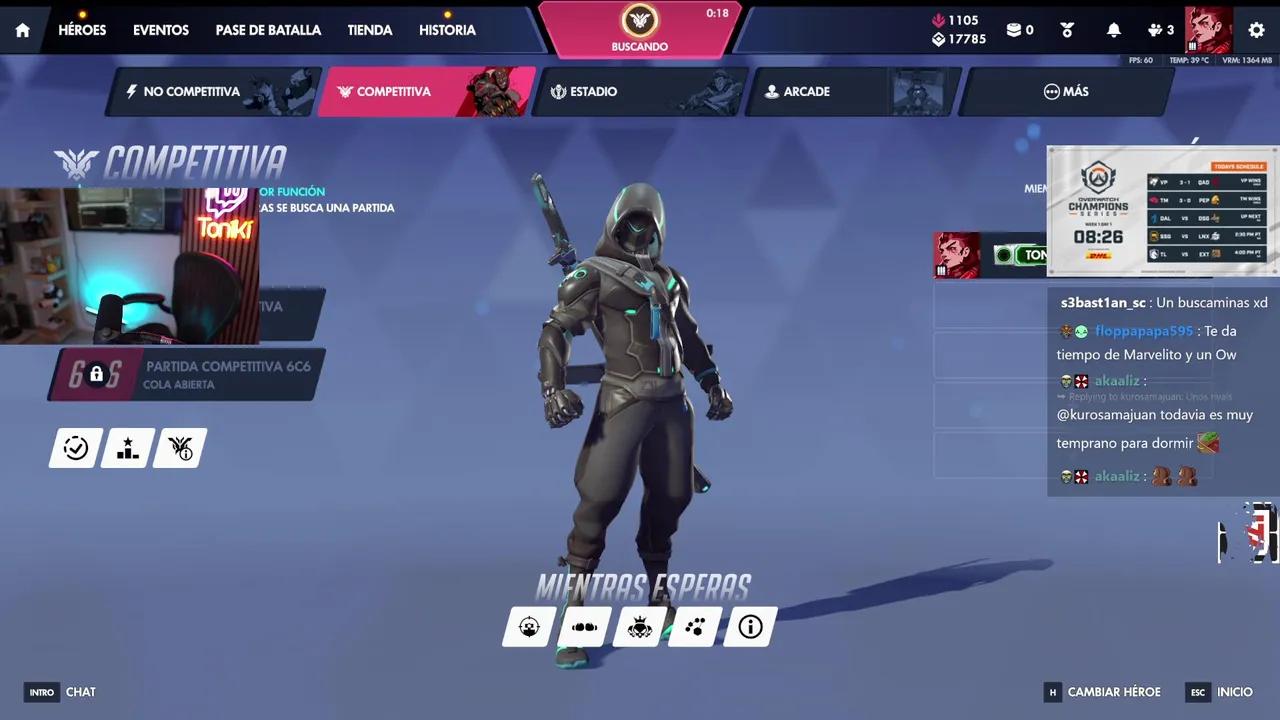Viewport: 1280px width, 720px height.
Task: Select the practice range target icon
Action: click(529, 627)
